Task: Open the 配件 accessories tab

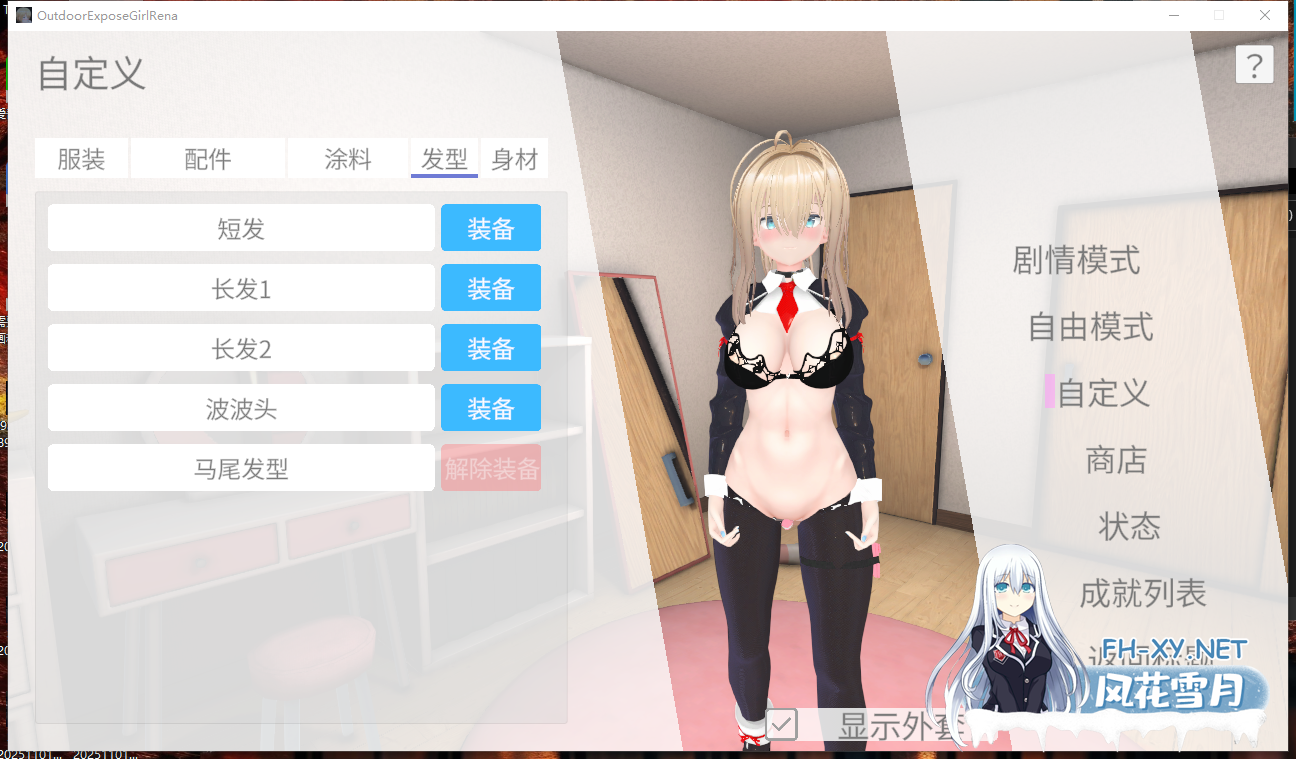Action: click(x=207, y=157)
